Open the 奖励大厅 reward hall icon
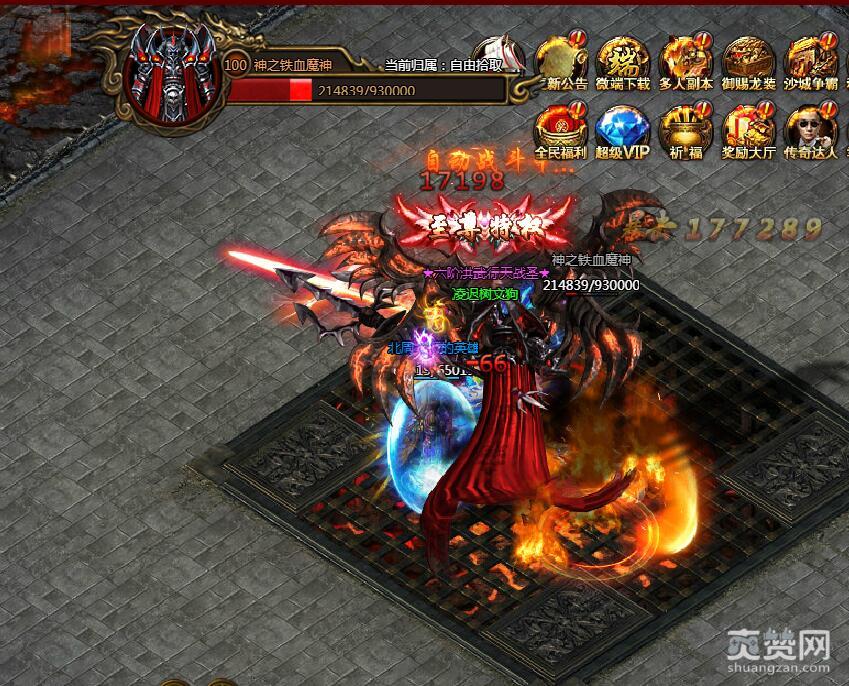The image size is (849, 686). click(x=748, y=130)
